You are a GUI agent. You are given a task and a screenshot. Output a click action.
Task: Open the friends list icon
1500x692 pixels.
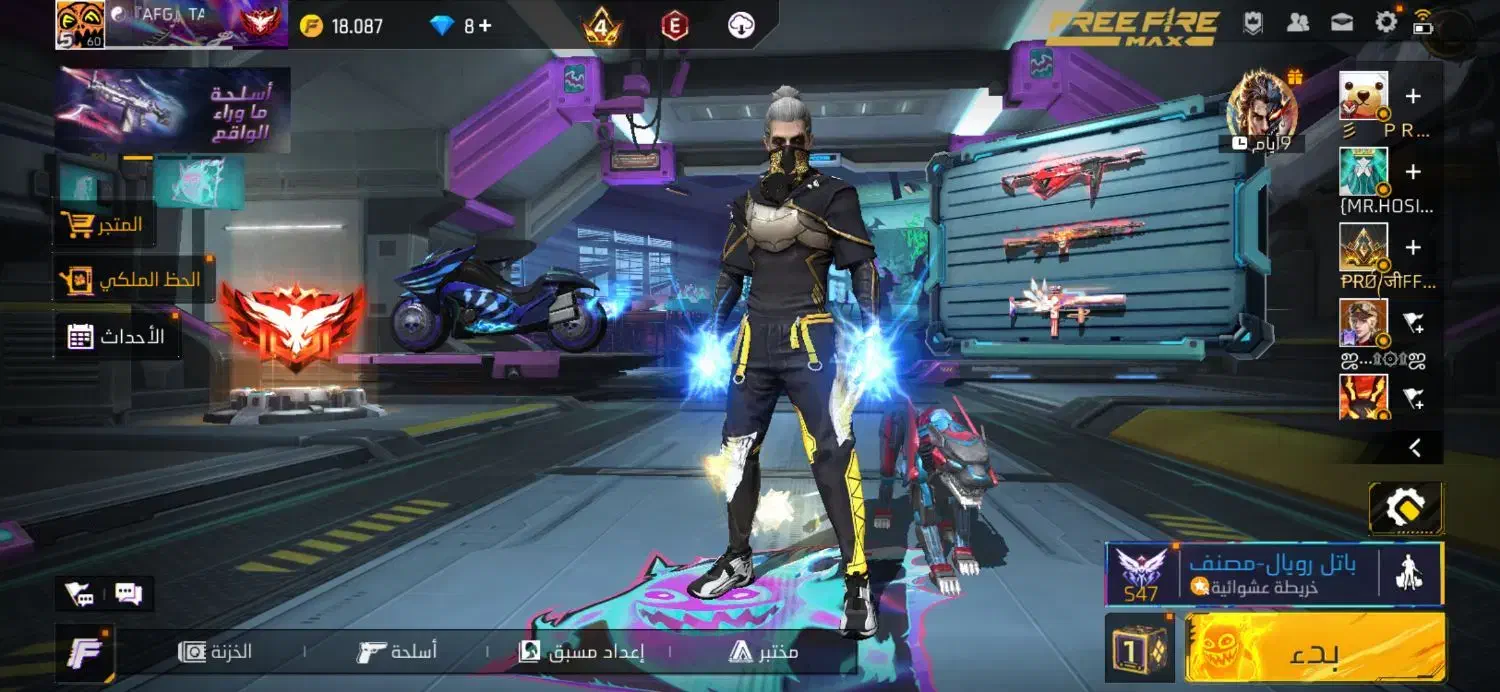click(1298, 23)
